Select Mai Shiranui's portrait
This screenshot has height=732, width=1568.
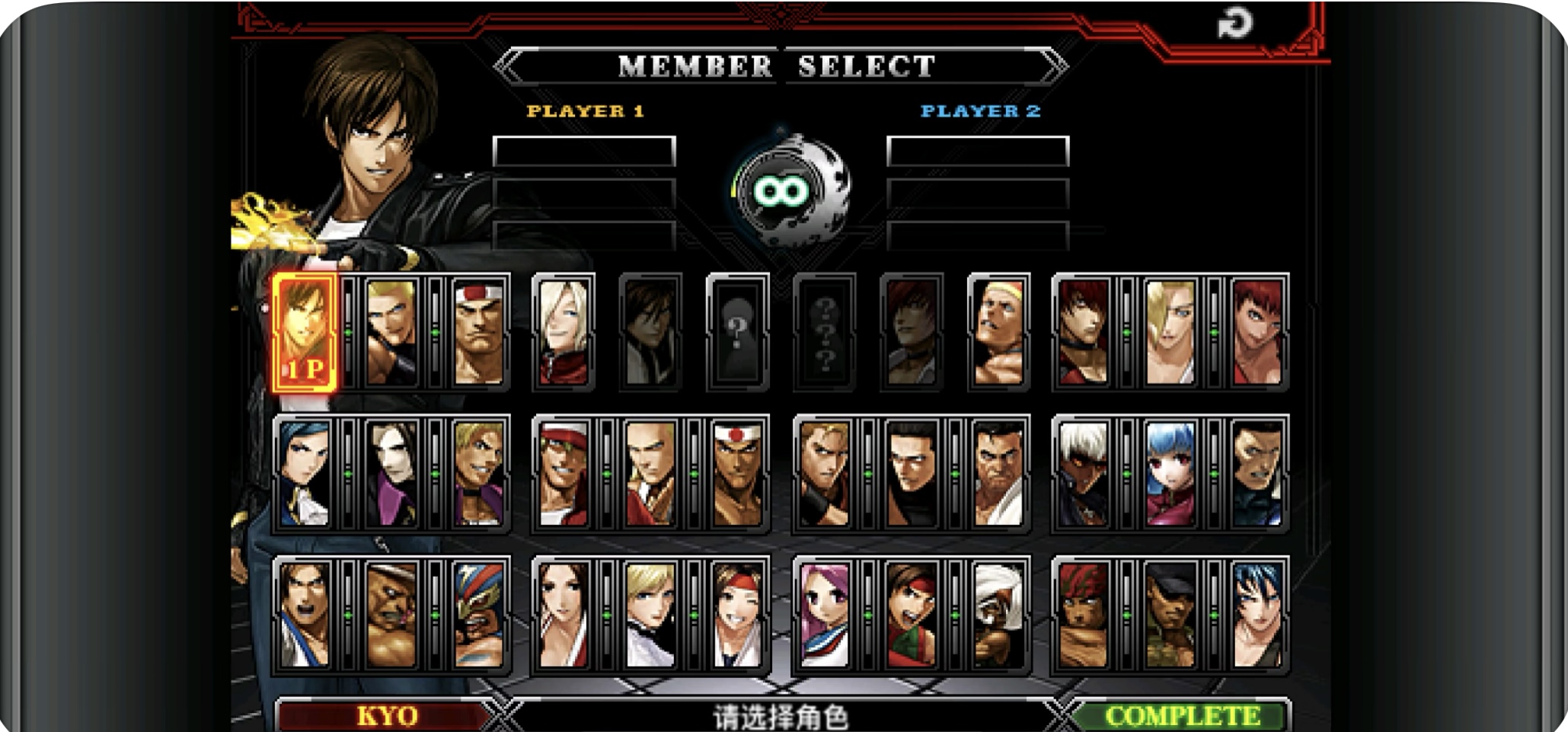click(x=564, y=615)
